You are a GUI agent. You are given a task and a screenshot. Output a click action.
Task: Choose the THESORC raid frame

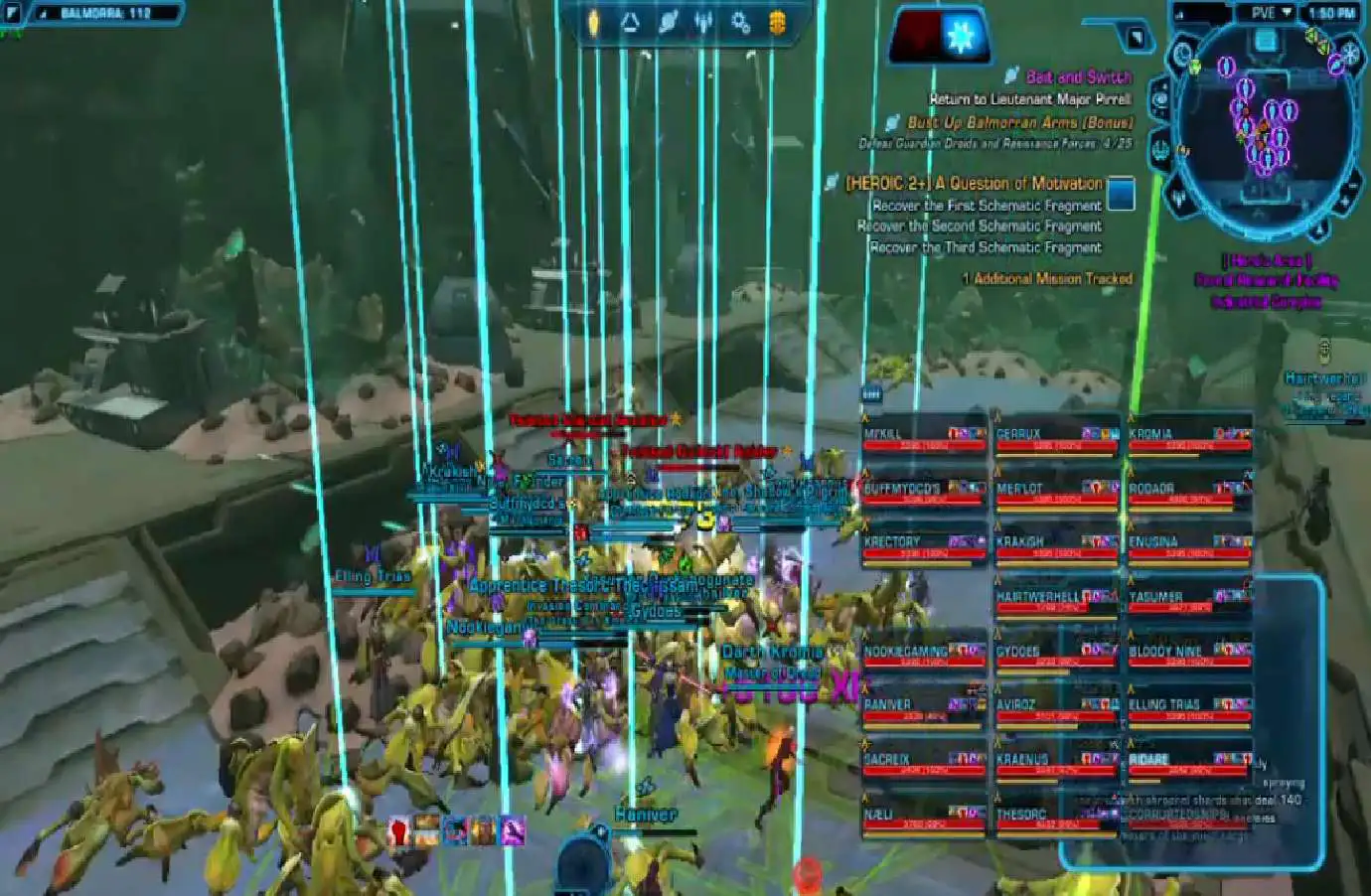tap(1056, 820)
